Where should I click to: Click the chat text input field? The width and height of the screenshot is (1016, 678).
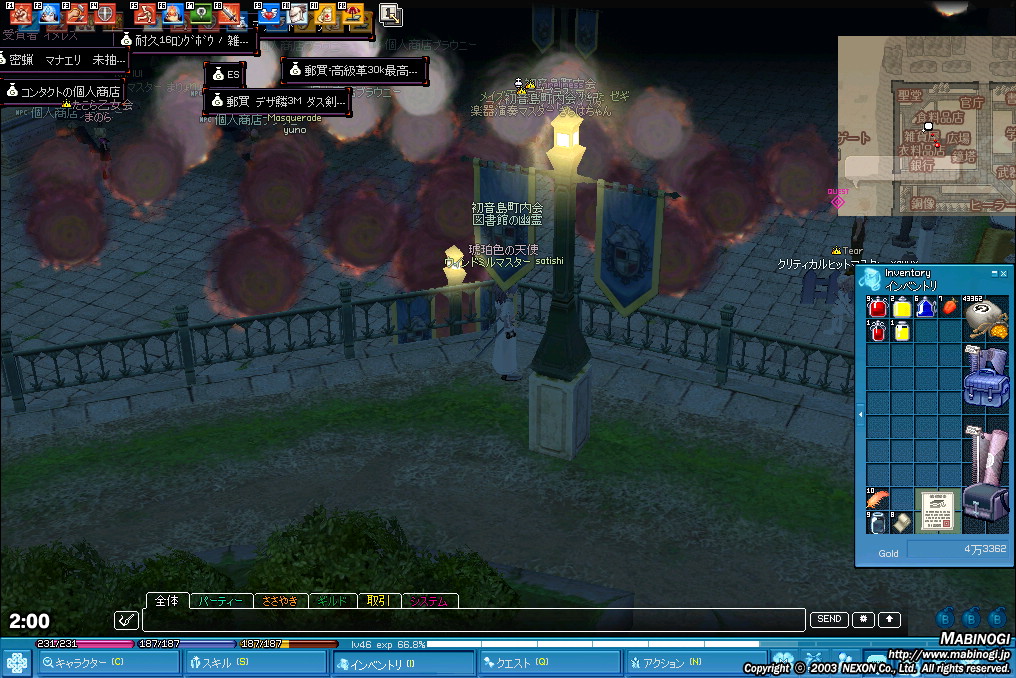(470, 620)
